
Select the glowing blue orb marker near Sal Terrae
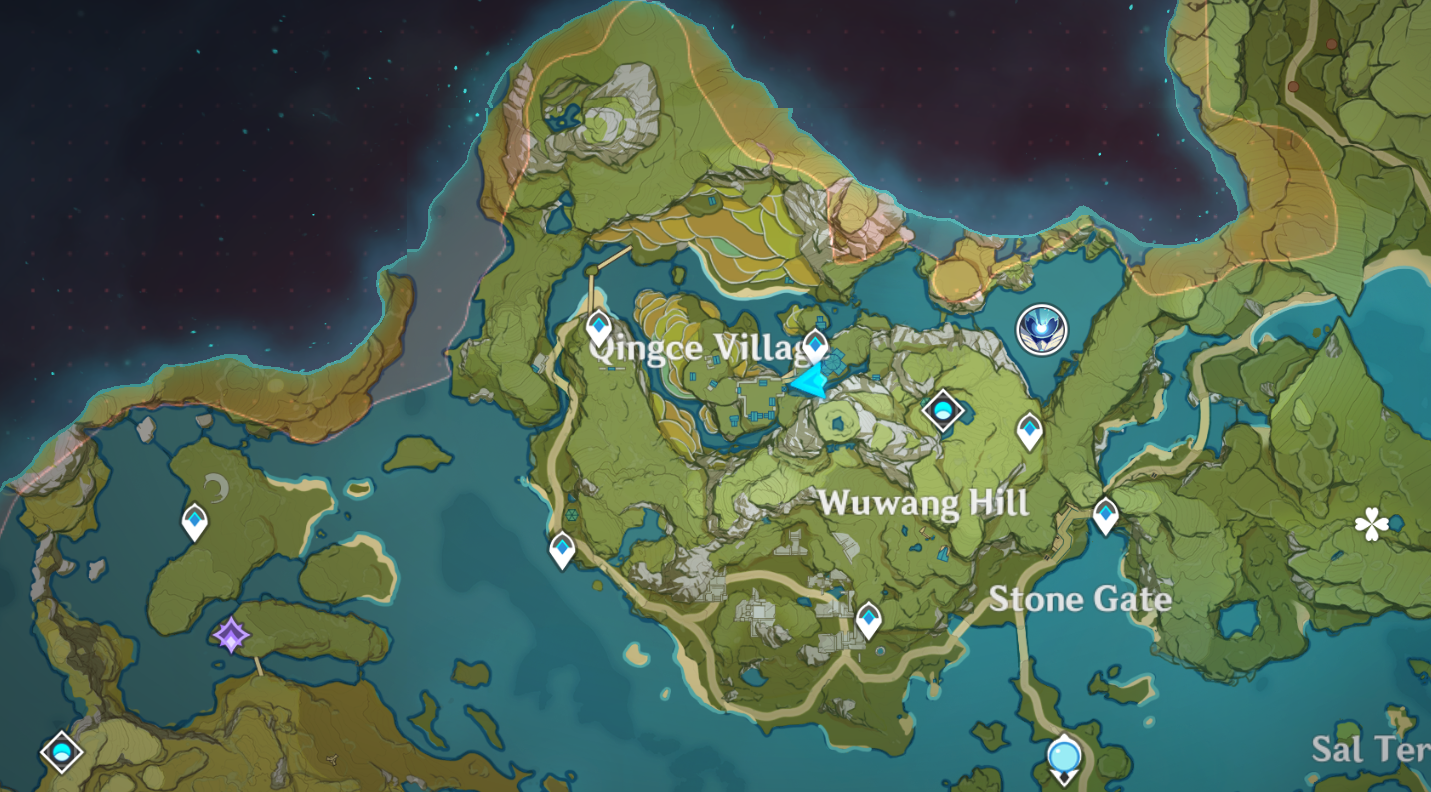pos(1064,756)
